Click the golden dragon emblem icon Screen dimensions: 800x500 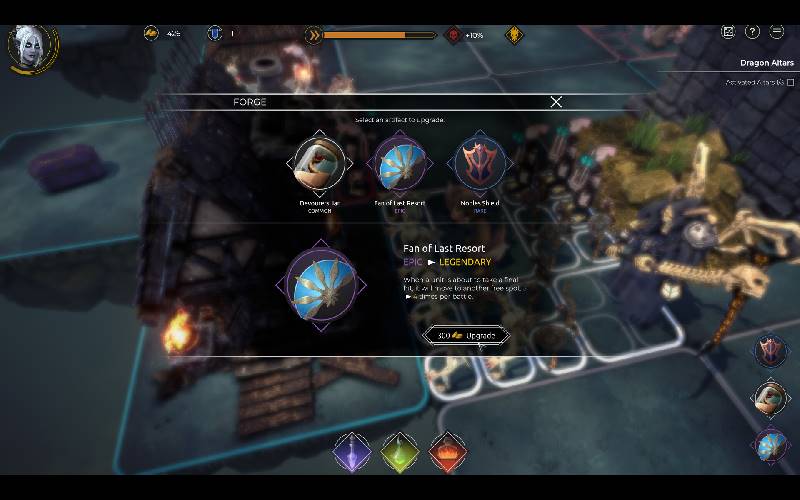coord(514,35)
